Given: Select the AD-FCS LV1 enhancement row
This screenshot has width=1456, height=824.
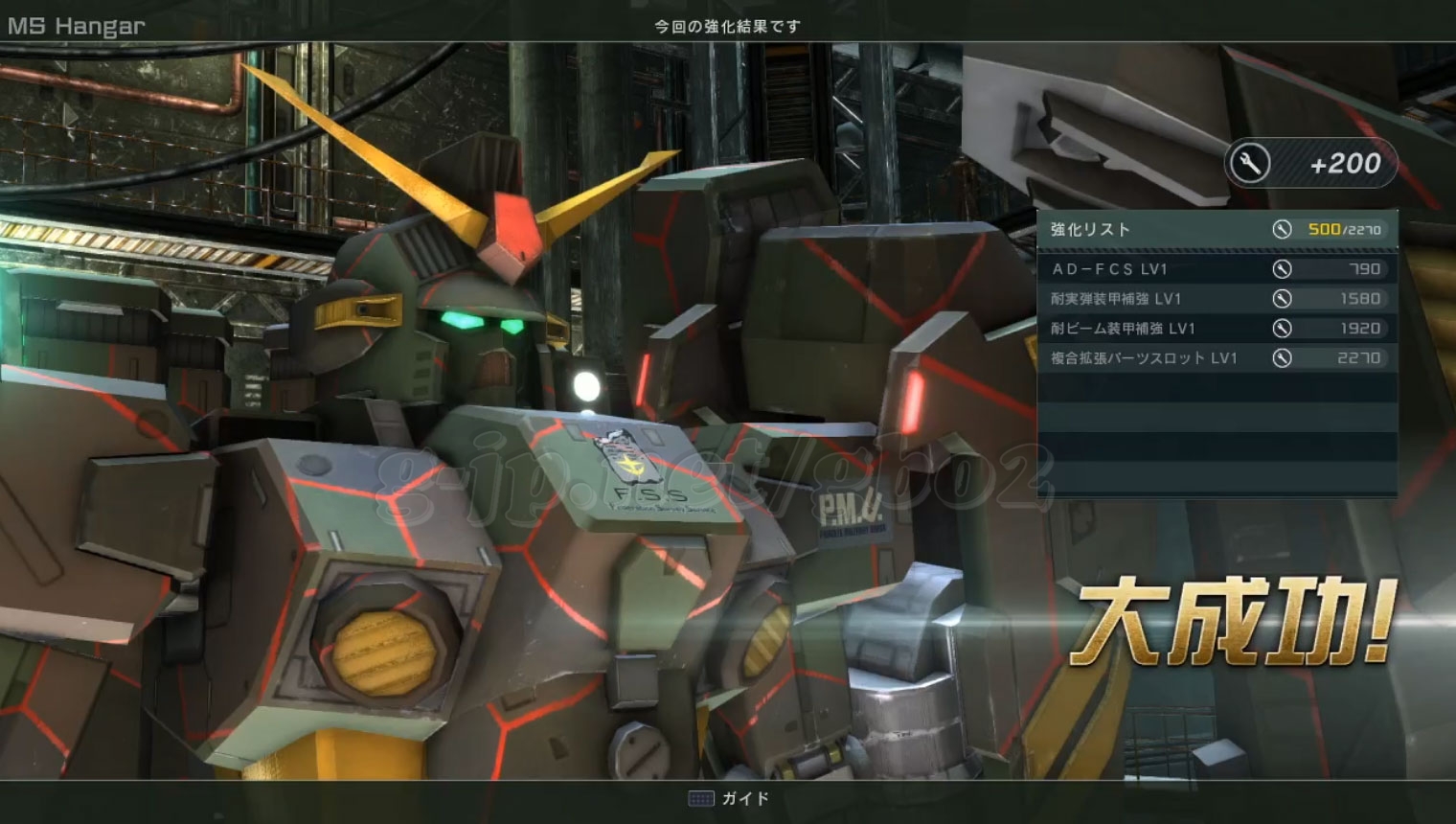Looking at the screenshot, I should (x=1217, y=269).
